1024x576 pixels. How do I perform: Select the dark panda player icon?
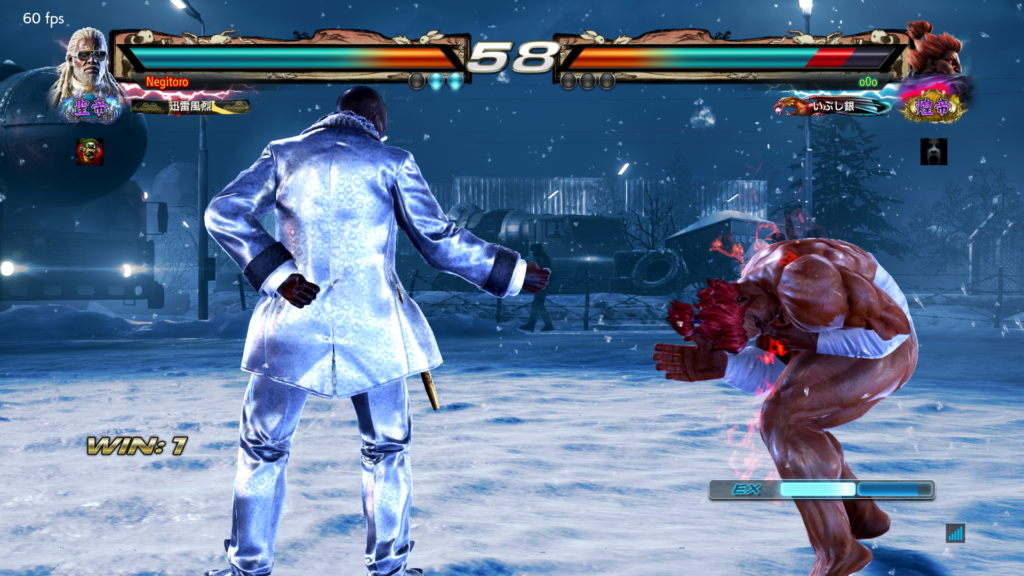[x=933, y=151]
